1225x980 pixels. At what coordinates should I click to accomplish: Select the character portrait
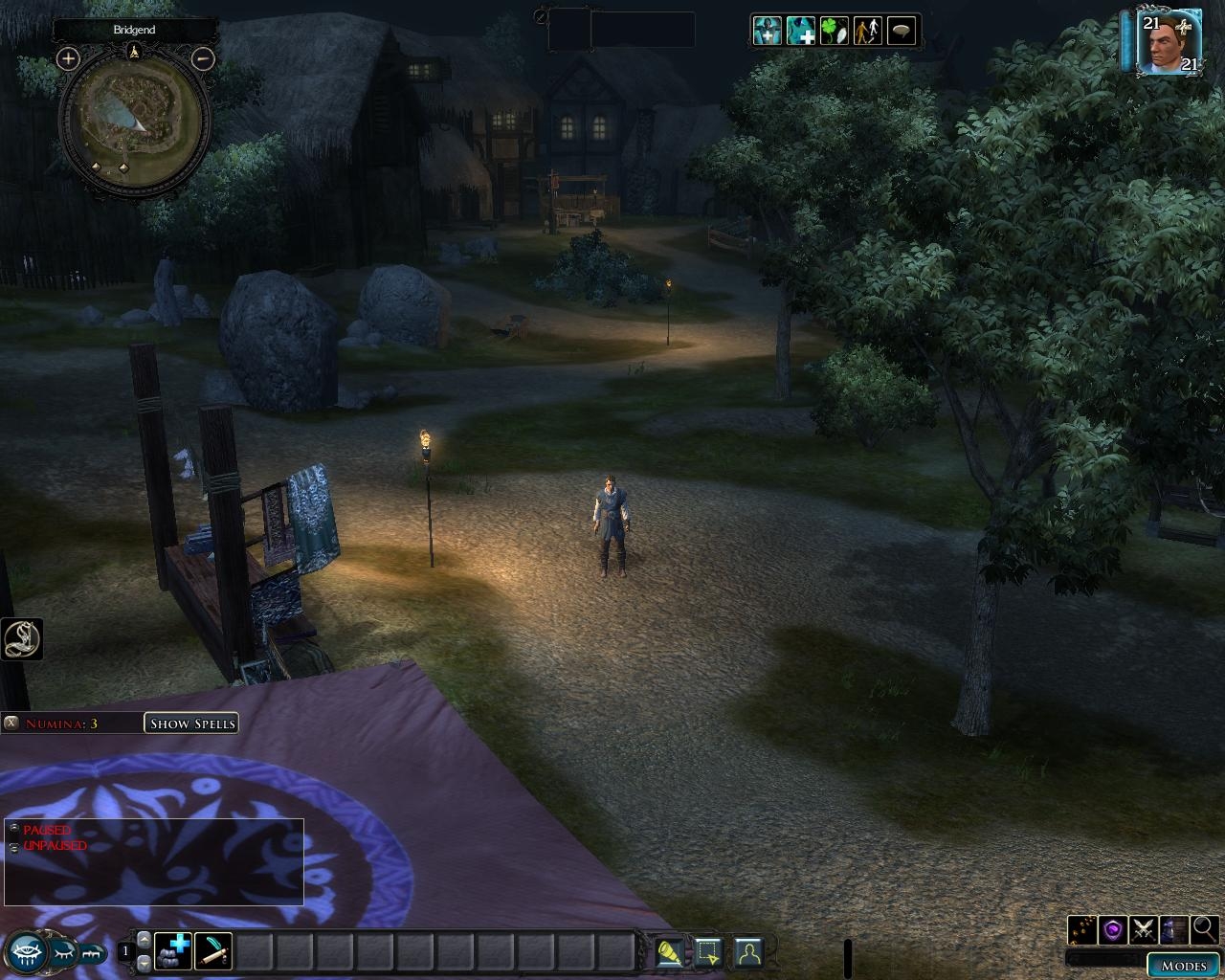(x=1169, y=42)
